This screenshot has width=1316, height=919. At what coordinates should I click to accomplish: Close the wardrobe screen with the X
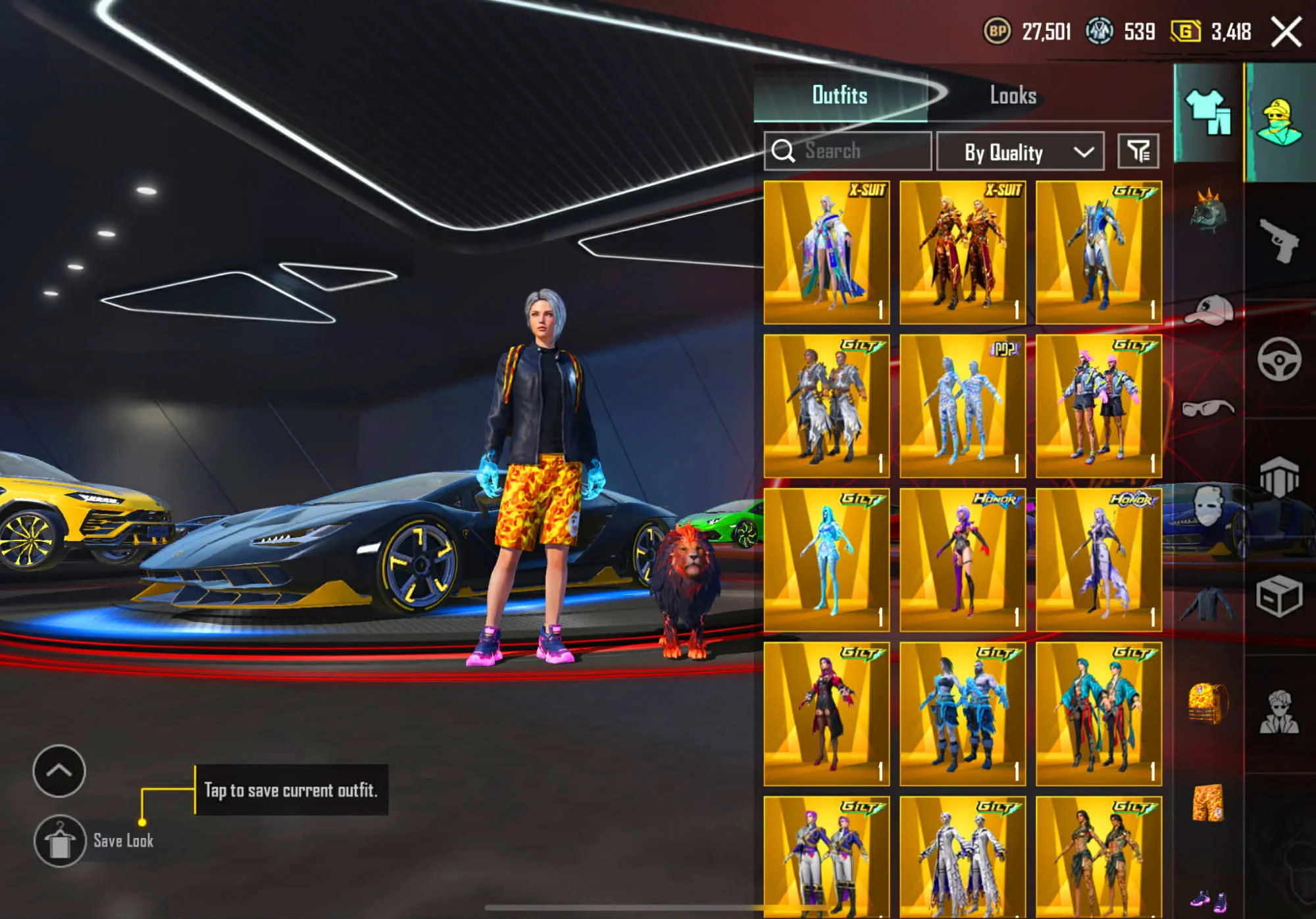point(1286,32)
